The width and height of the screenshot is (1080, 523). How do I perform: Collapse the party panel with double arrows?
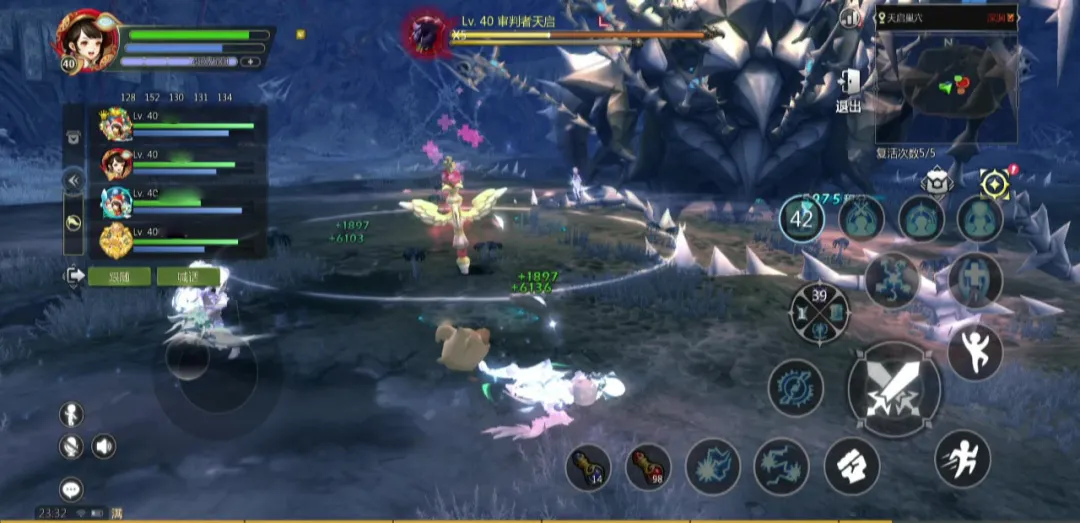click(73, 181)
